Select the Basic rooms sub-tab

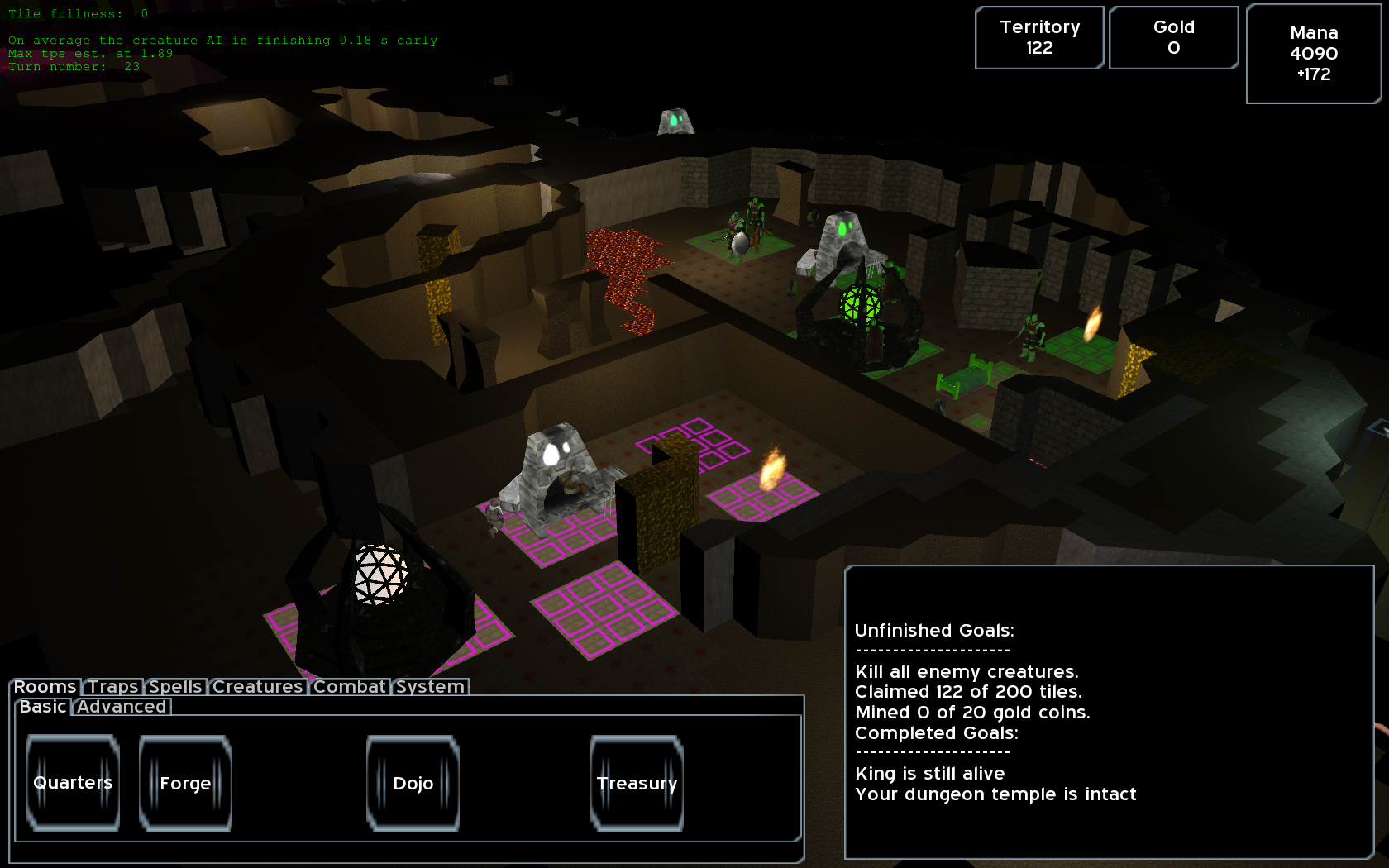tap(43, 707)
